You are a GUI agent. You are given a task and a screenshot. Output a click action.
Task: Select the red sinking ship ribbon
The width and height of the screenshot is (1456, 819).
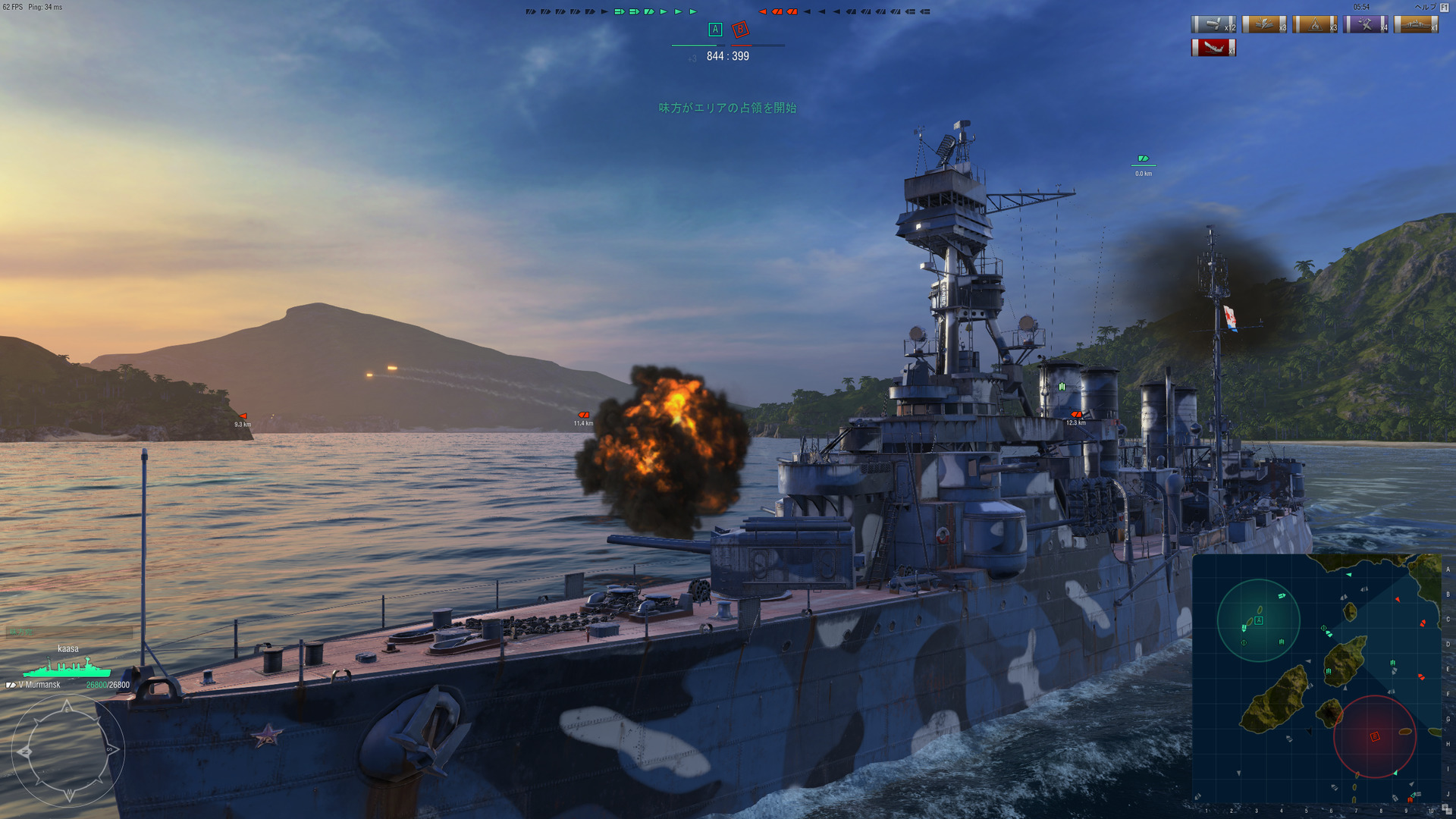click(1213, 48)
